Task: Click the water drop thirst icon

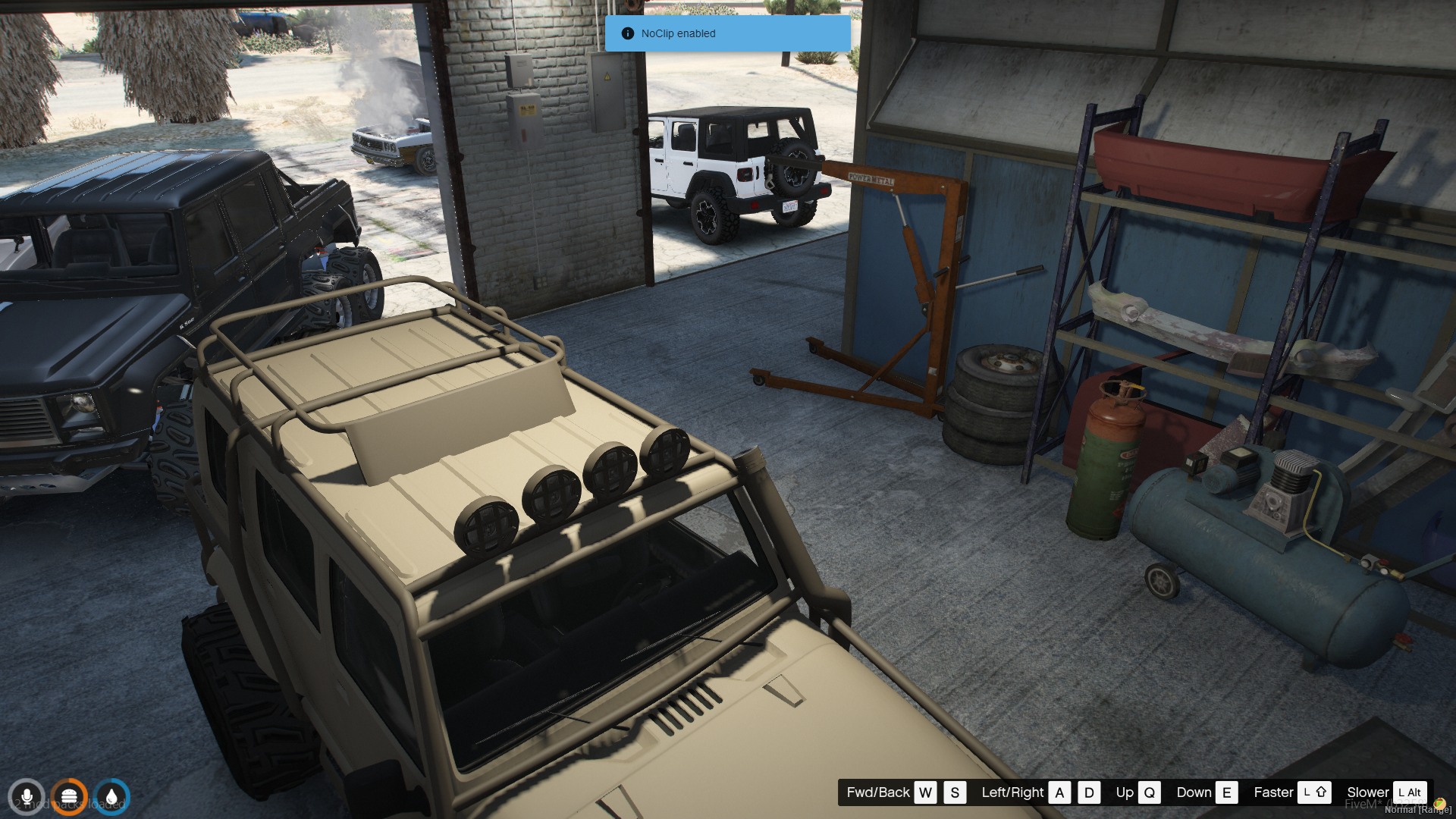Action: pyautogui.click(x=111, y=797)
